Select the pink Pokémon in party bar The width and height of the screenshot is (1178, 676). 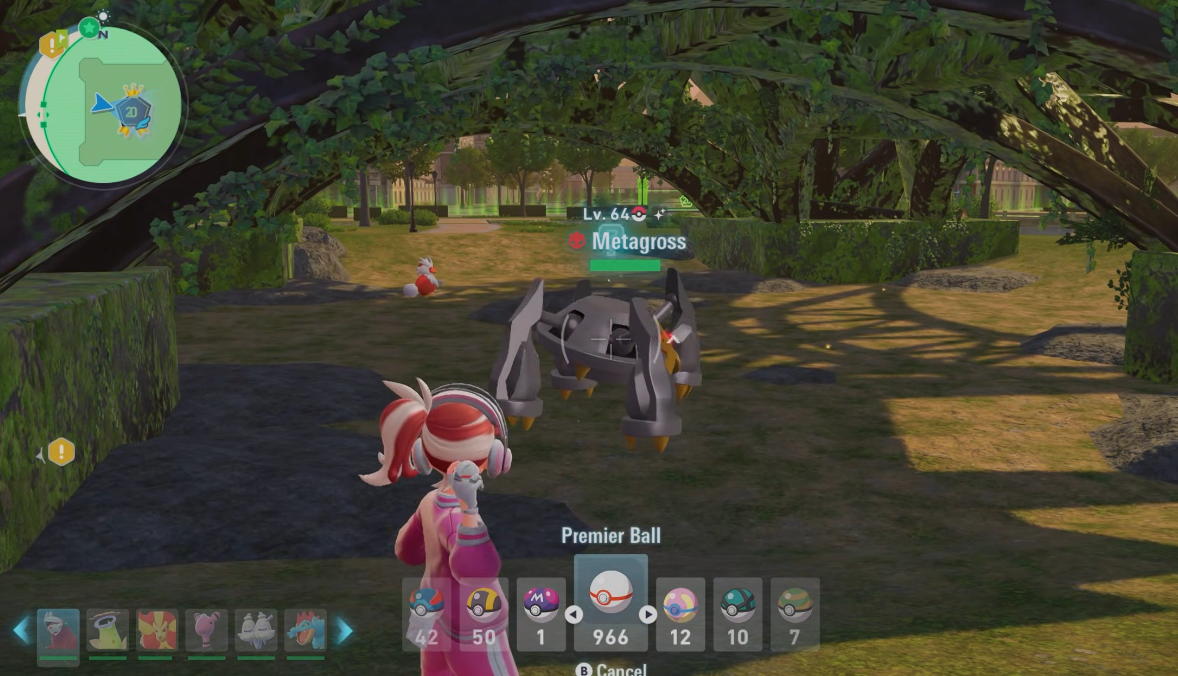click(x=206, y=632)
